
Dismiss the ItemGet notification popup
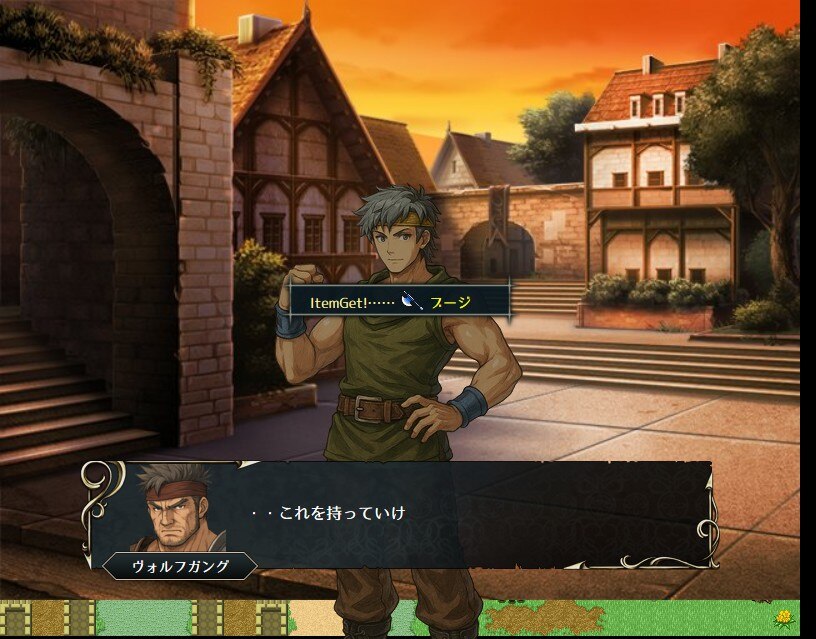[400, 301]
